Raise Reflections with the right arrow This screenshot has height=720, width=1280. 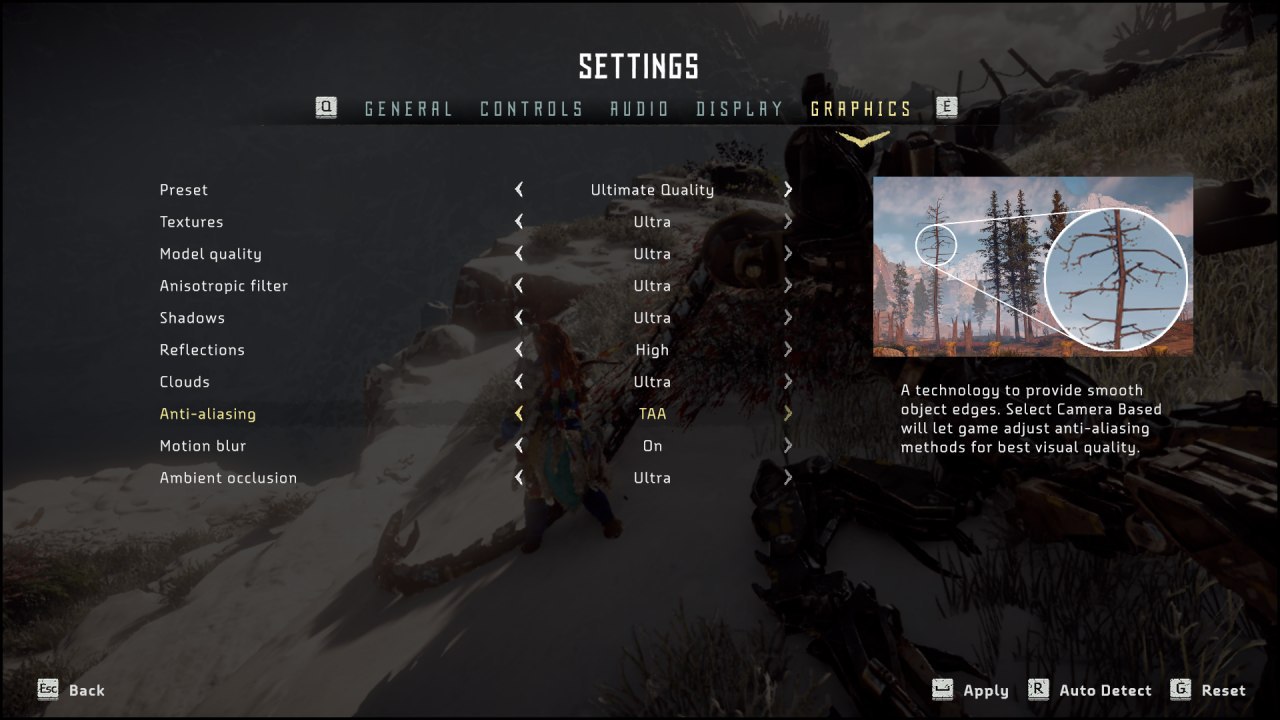[x=788, y=350]
